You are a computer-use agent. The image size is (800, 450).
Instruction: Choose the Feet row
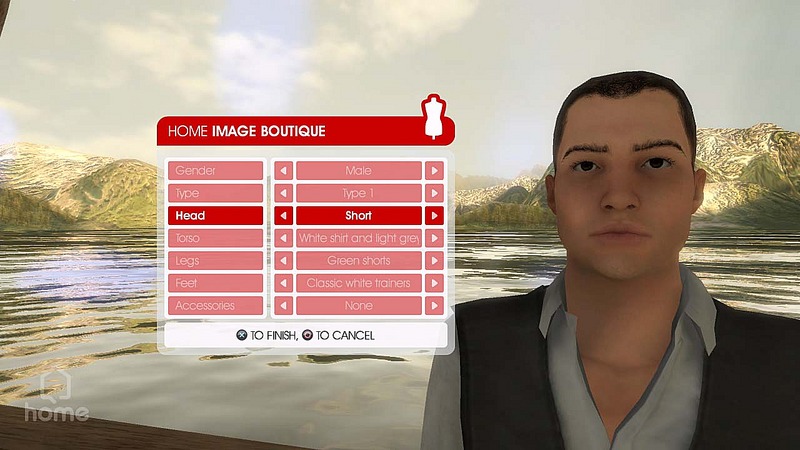[215, 283]
